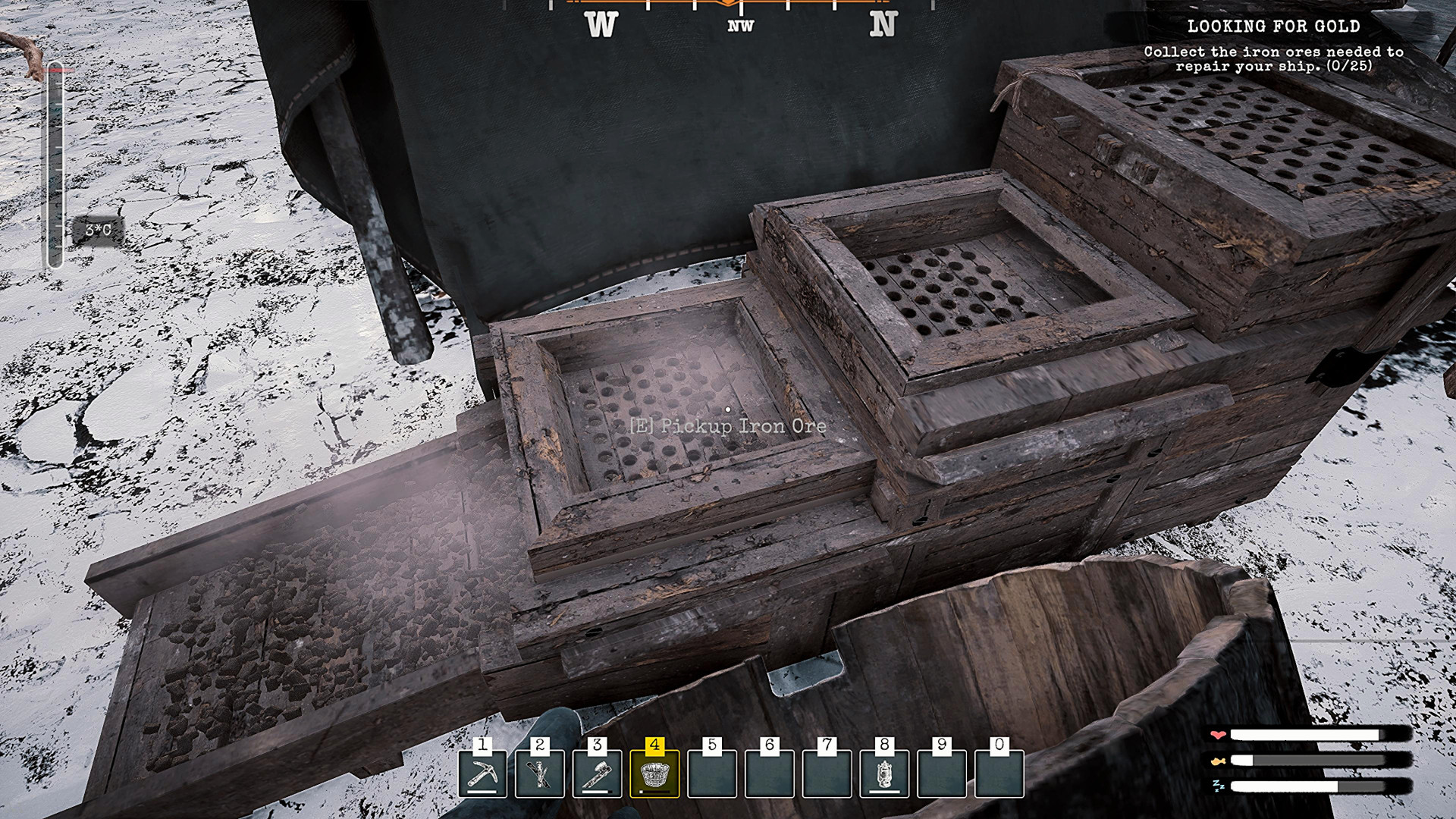Equip the lantern in hotbar slot 8
Image resolution: width=1456 pixels, height=819 pixels.
[884, 774]
